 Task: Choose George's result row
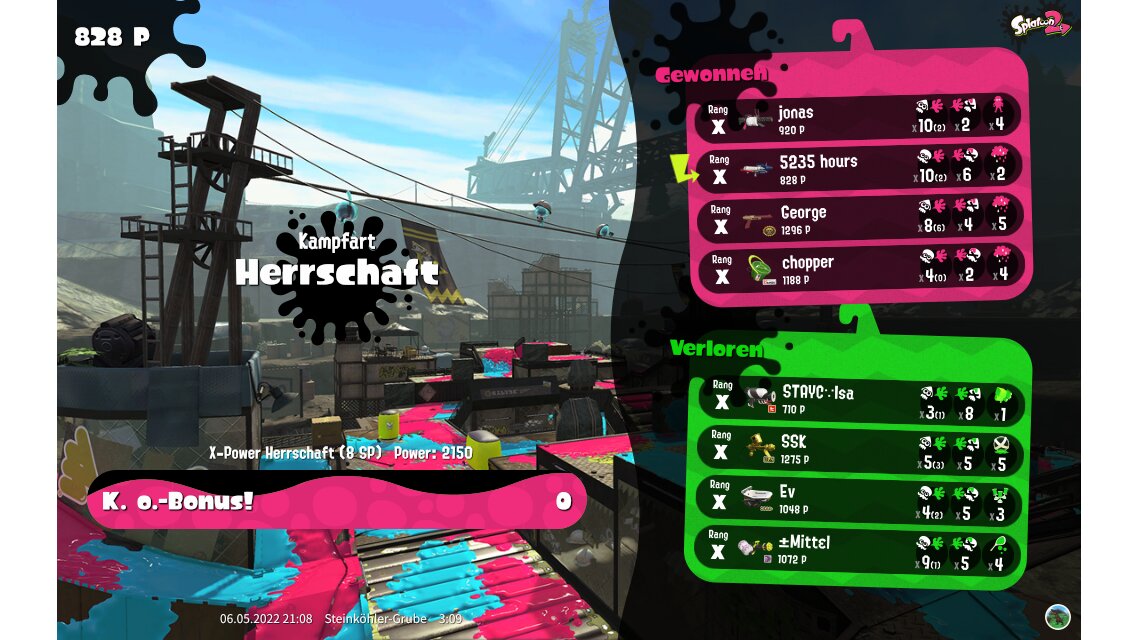coord(860,219)
